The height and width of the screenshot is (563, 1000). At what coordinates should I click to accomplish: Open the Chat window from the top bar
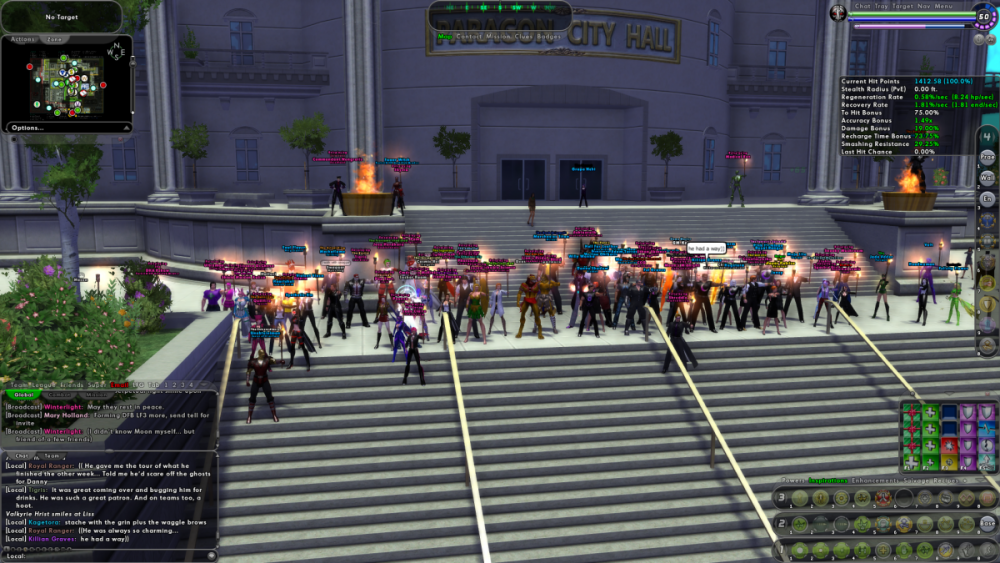863,6
